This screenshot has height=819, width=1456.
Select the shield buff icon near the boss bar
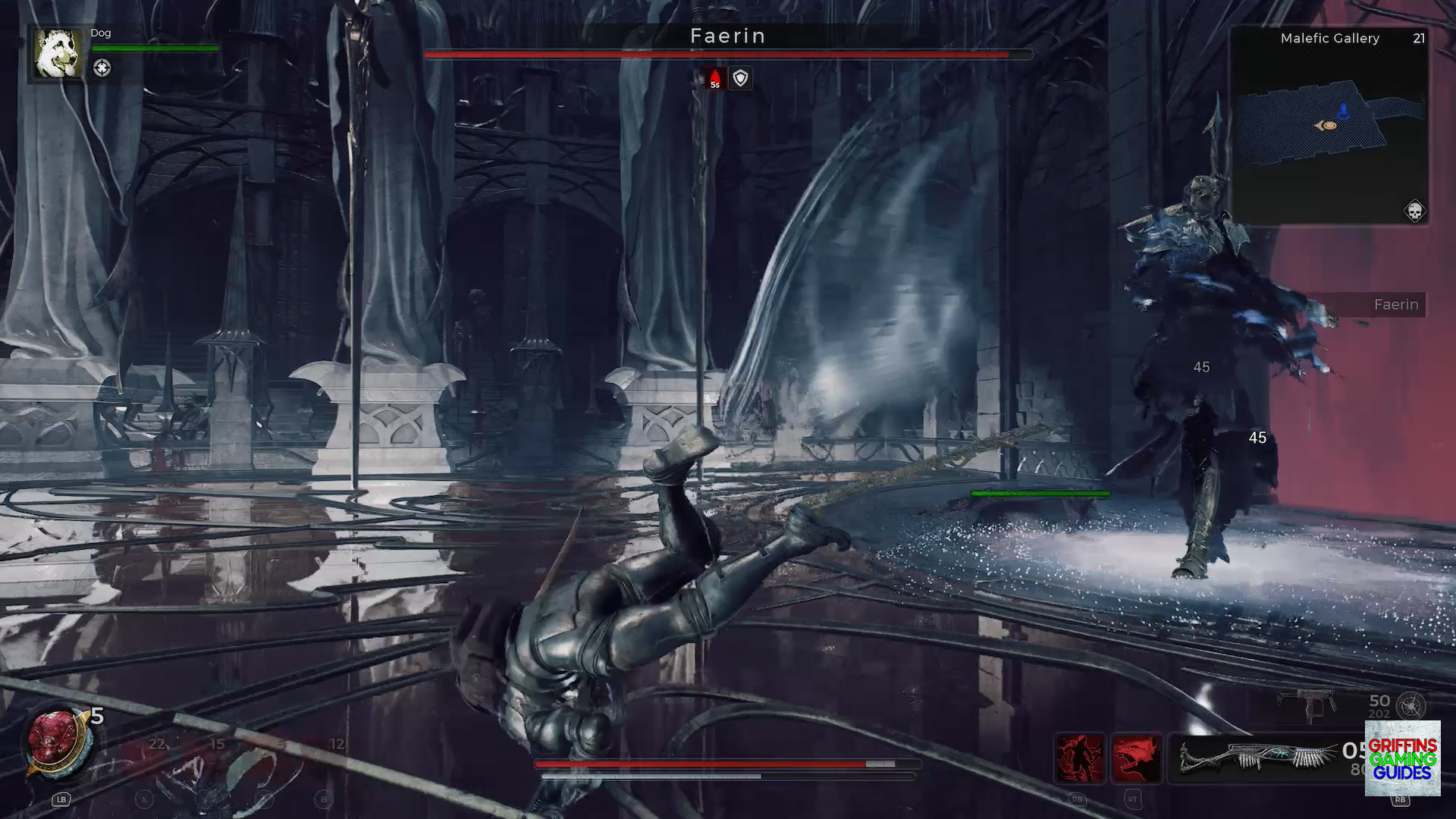[x=740, y=78]
